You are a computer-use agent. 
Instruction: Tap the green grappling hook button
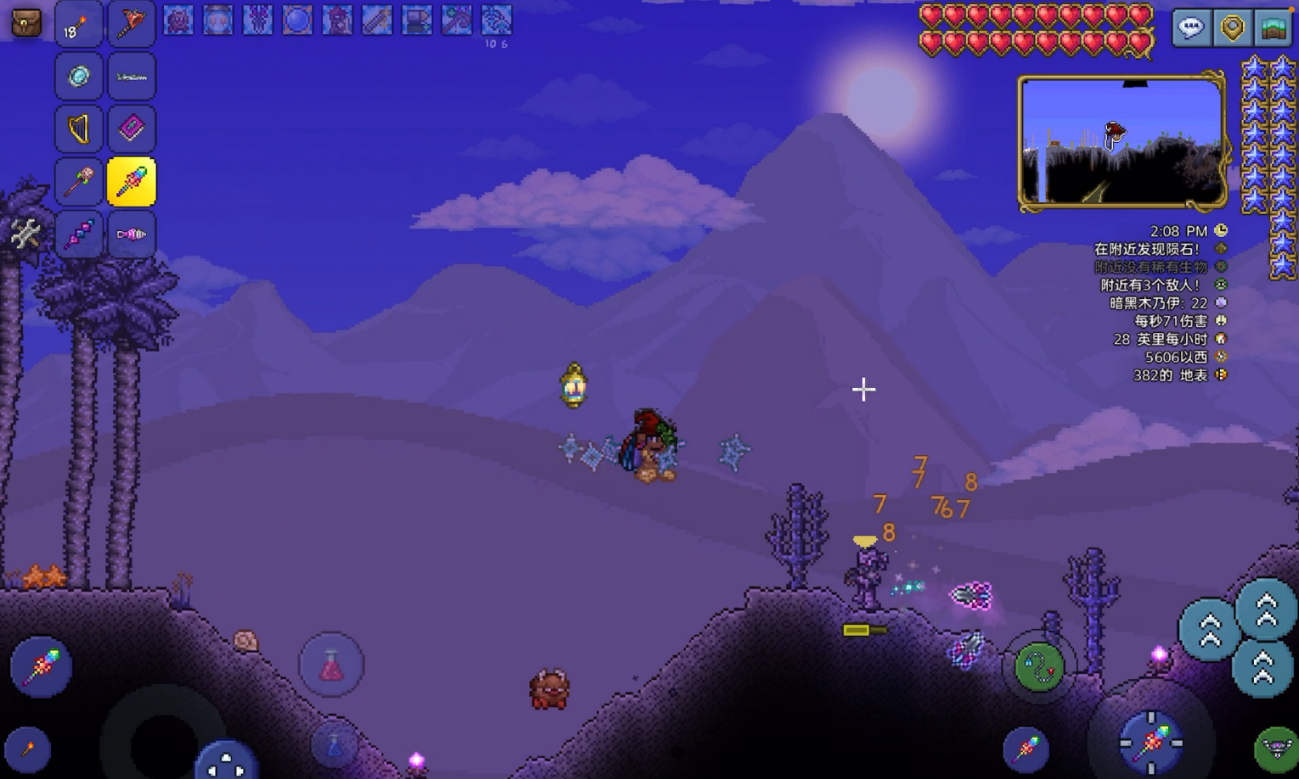pos(1039,666)
